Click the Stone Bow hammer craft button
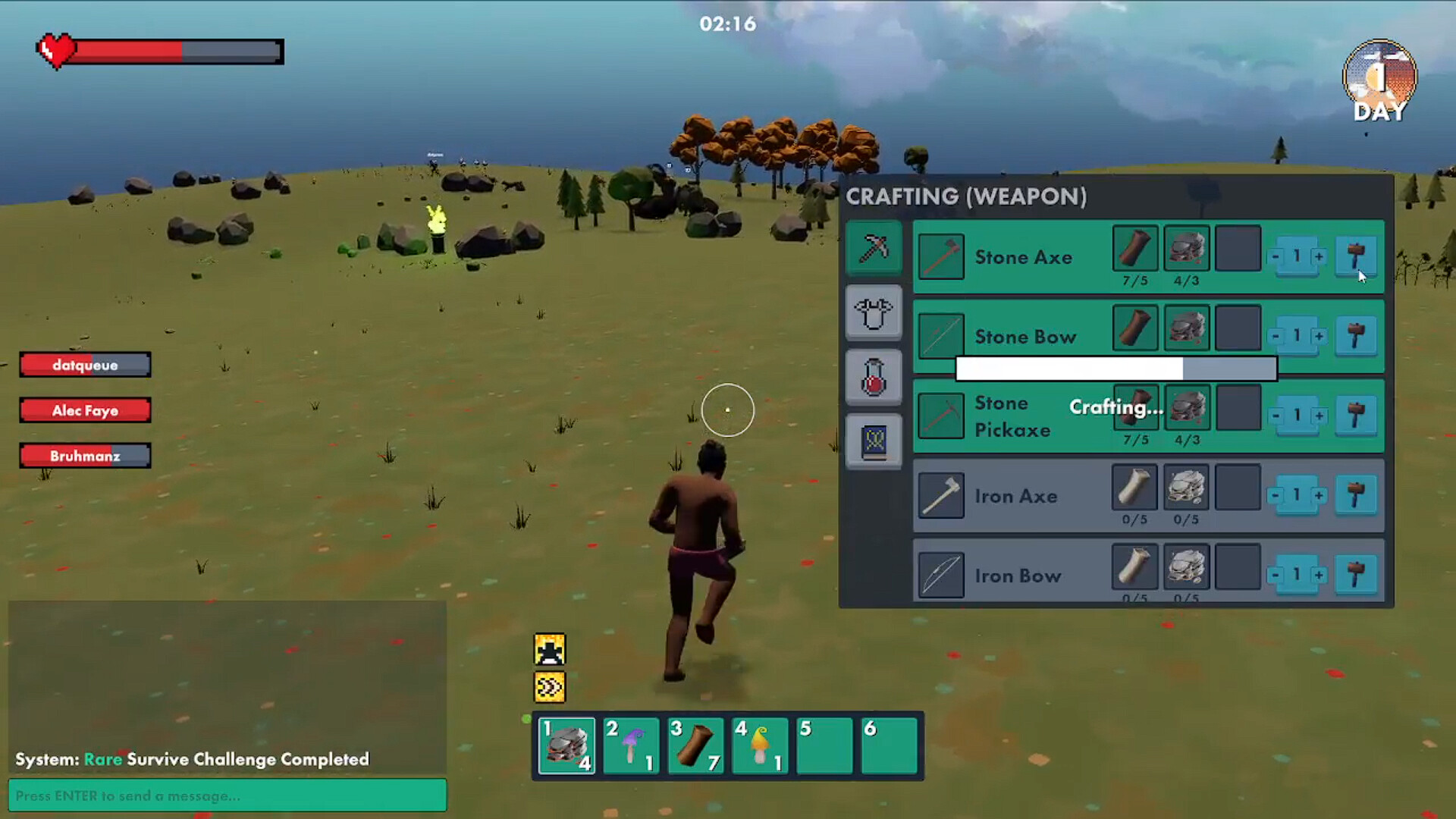 click(x=1356, y=336)
